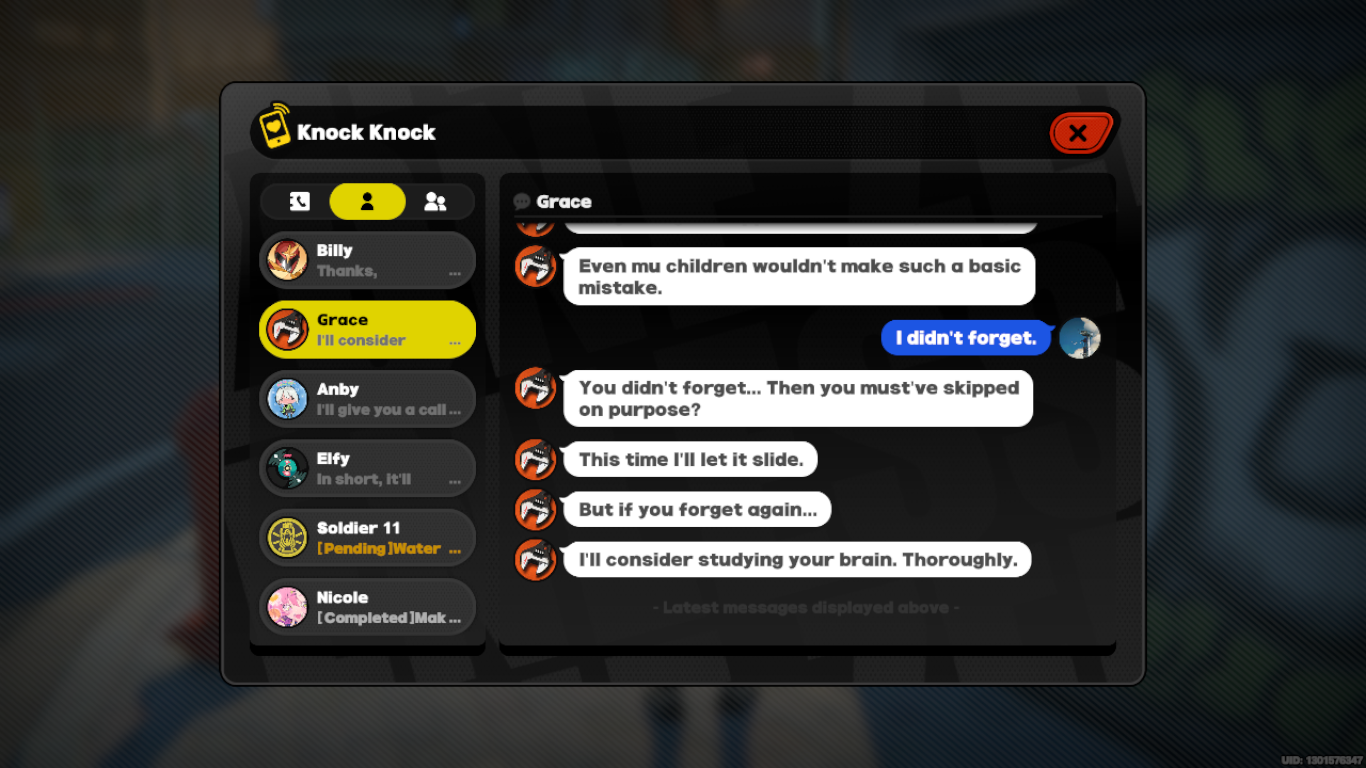Click Nicole's avatar picture
The image size is (1366, 768).
[285, 607]
